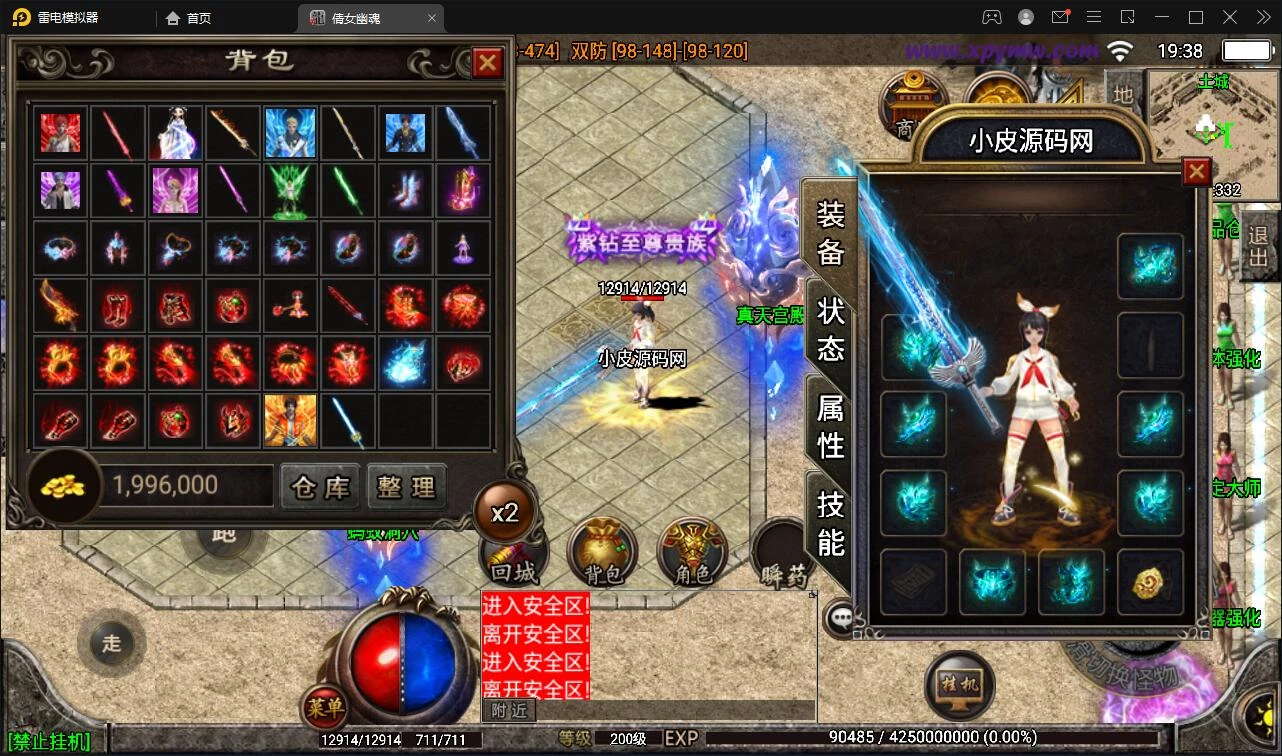This screenshot has height=756, width=1282.
Task: Select the gold ring equipment slot
Action: point(1150,582)
